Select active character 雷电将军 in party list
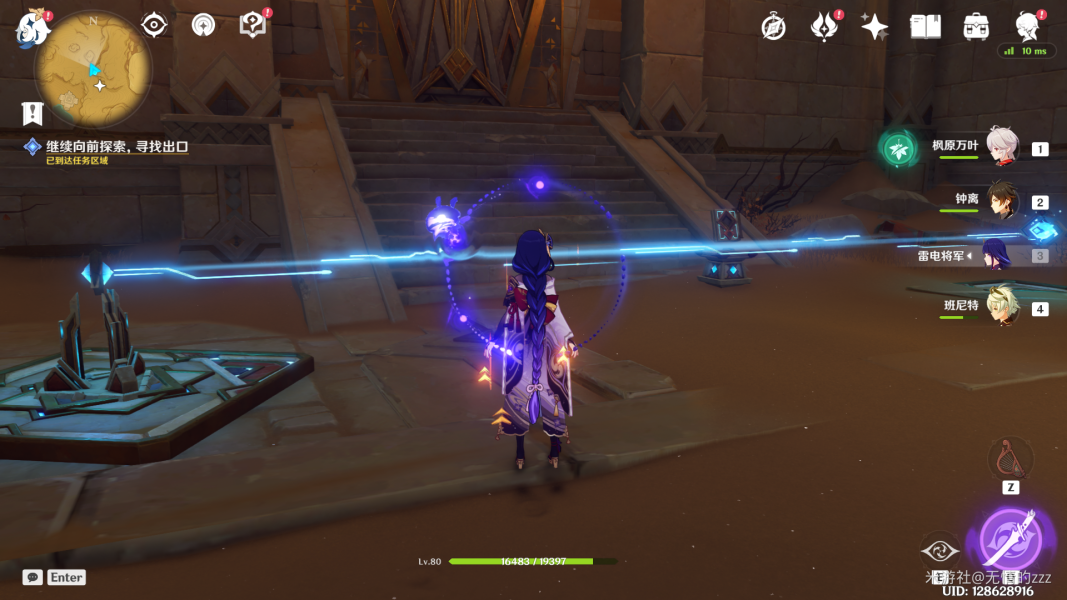 [995, 255]
